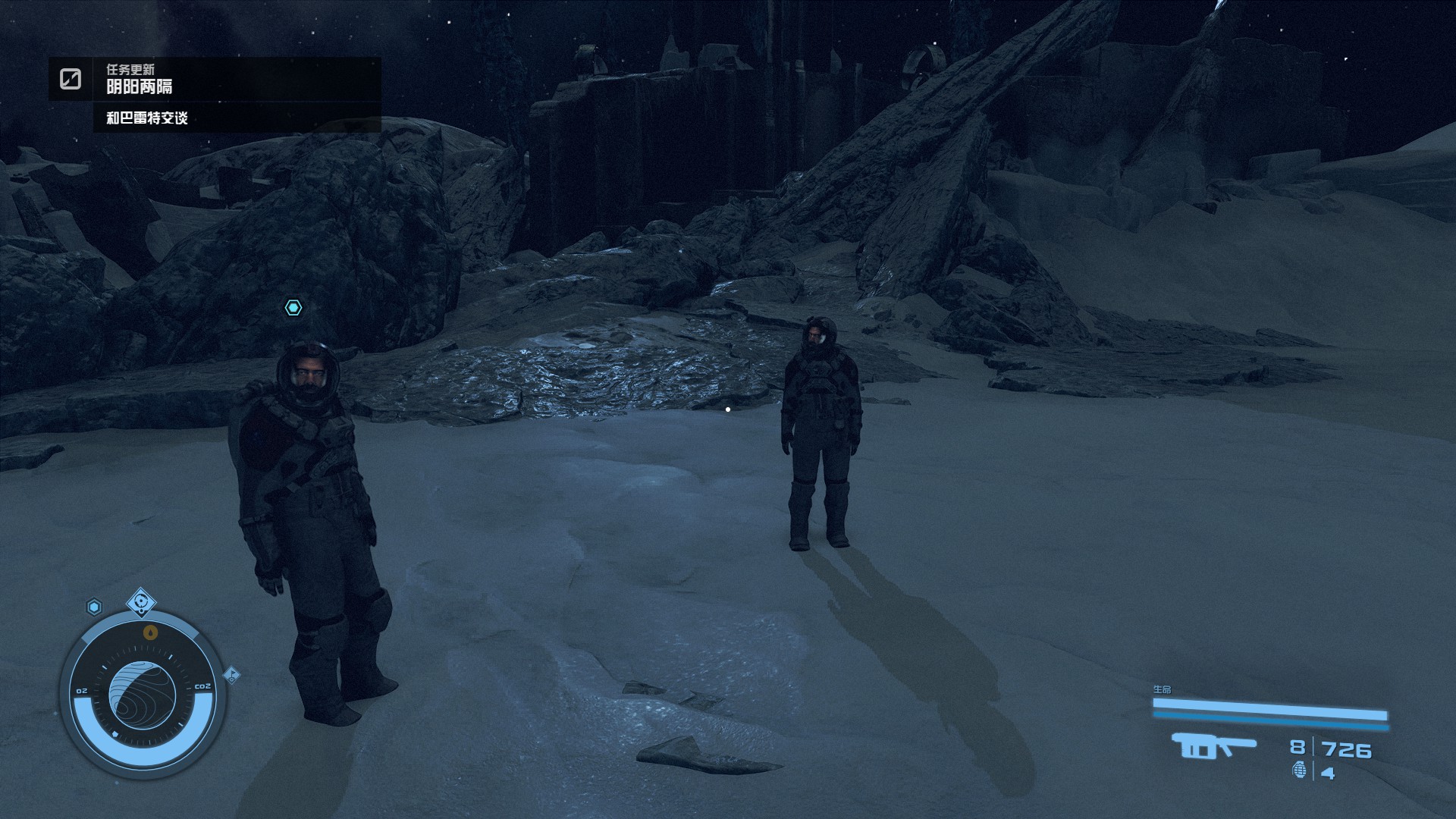1456x819 pixels.
Task: Click the mission update box icon
Action: coord(71,79)
